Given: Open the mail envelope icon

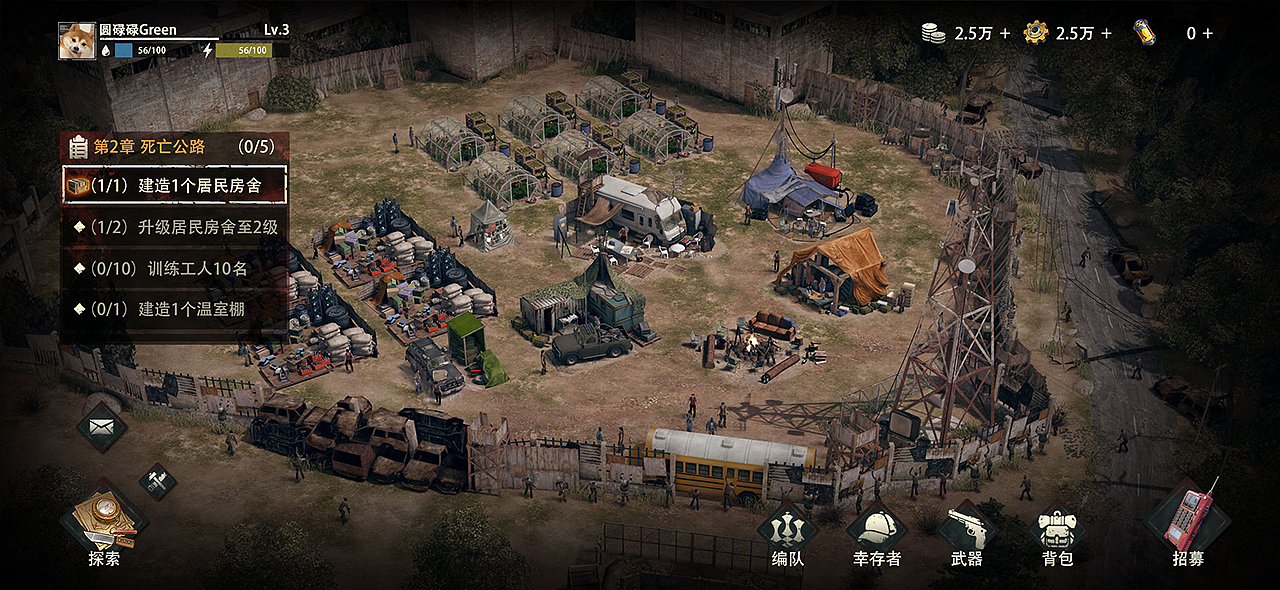Looking at the screenshot, I should [102, 428].
